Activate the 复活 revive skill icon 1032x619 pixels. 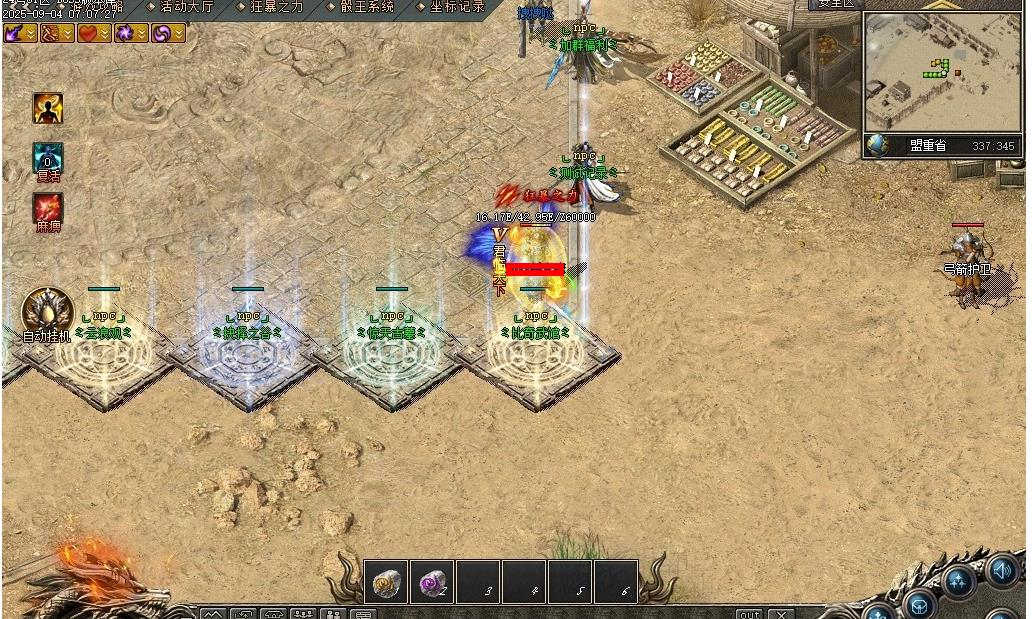(48, 158)
